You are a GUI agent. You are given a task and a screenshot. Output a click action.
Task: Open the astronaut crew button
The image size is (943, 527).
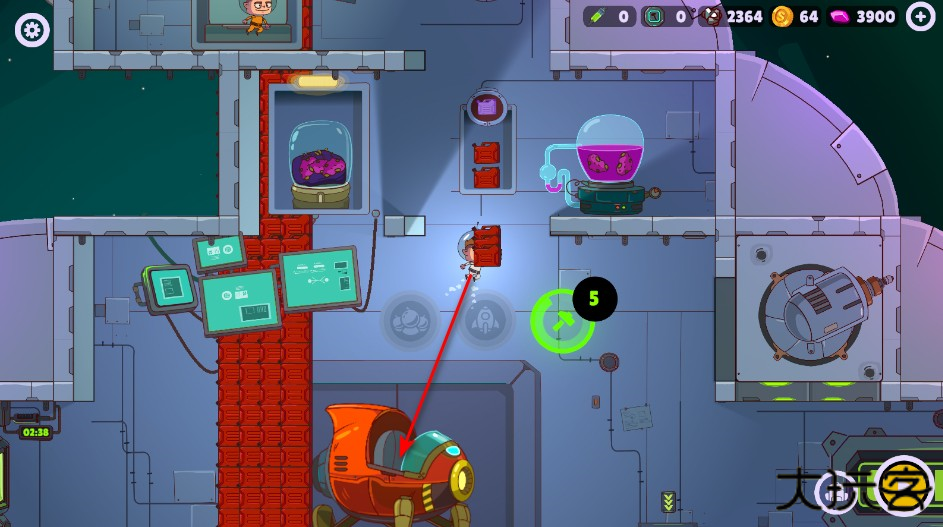[410, 320]
